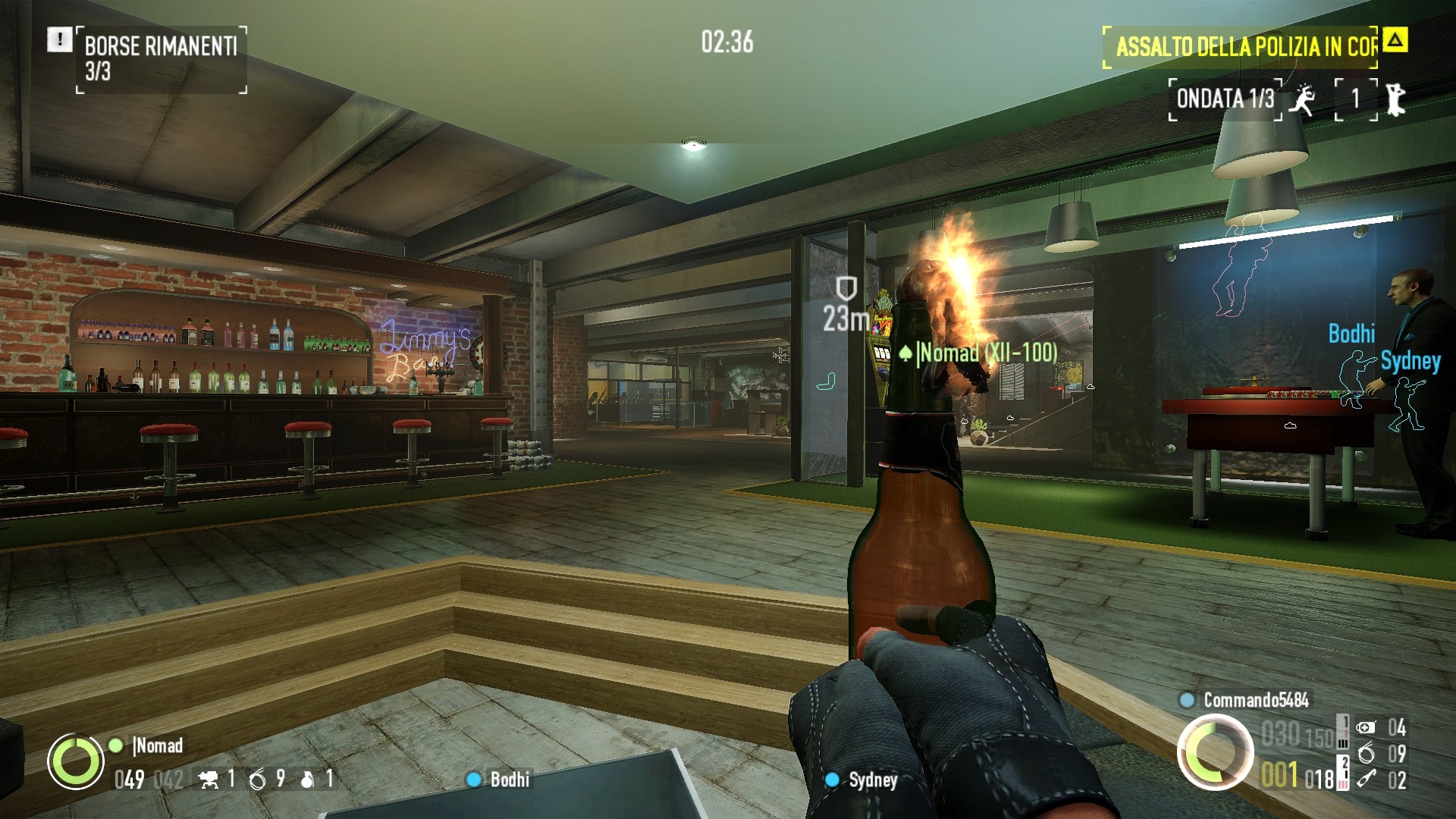The image size is (1456, 819).
Task: Click Nomad's cable ties icon
Action: coord(258,779)
